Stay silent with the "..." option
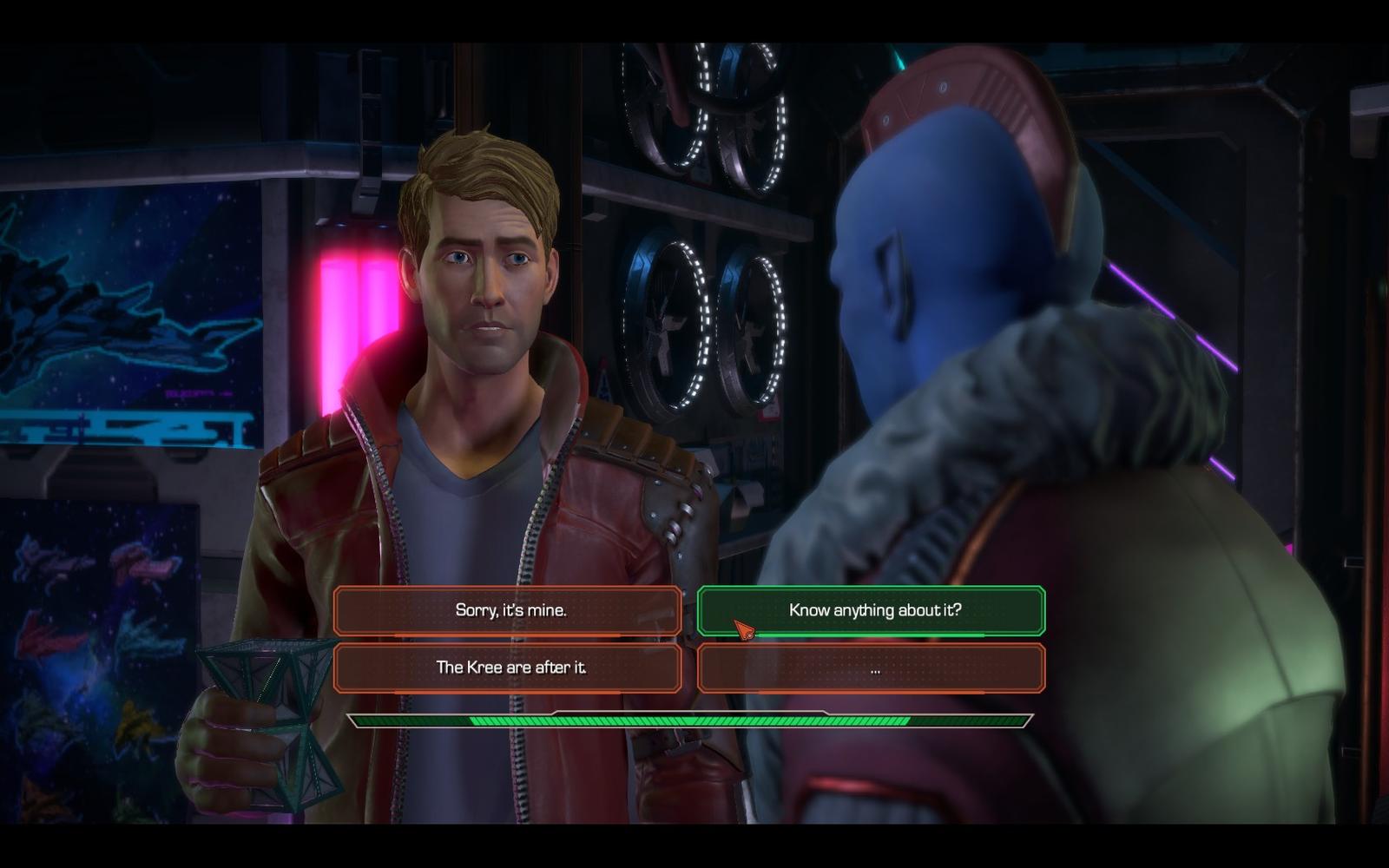1389x868 pixels. [x=872, y=667]
